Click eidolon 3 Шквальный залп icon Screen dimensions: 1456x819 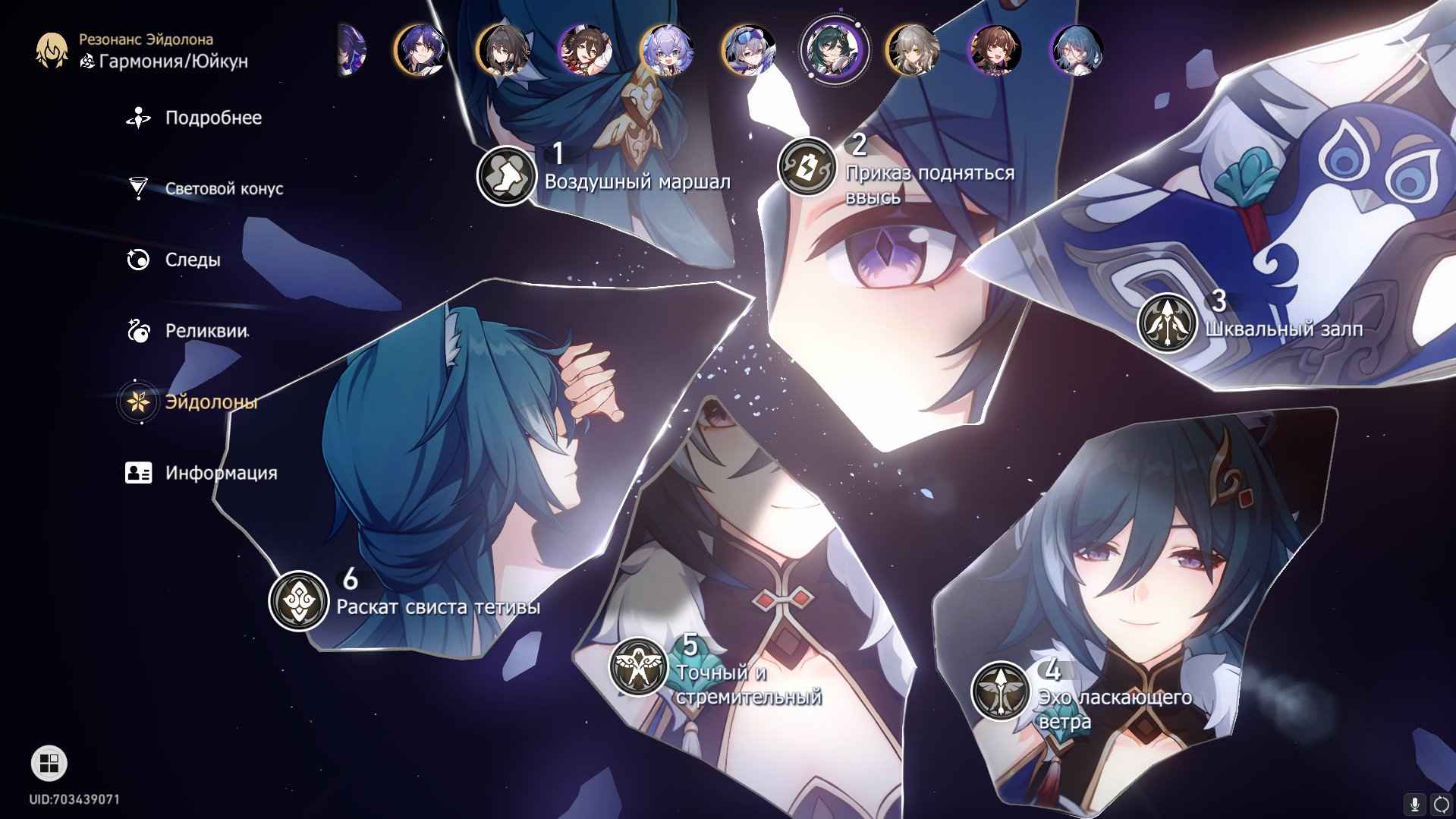tap(1166, 323)
